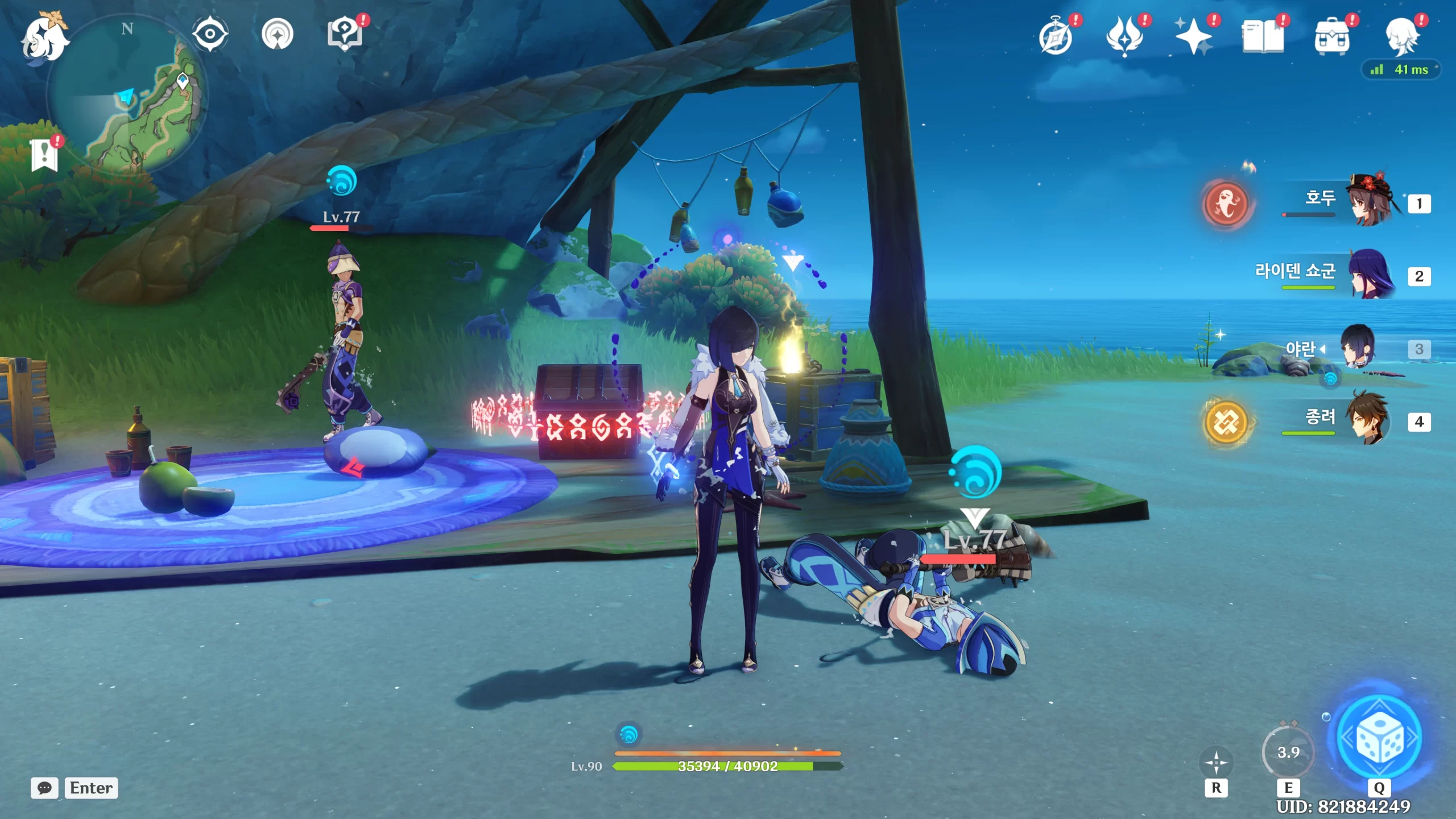This screenshot has height=819, width=1456.
Task: Open the tutorial question-mark icon
Action: (345, 34)
